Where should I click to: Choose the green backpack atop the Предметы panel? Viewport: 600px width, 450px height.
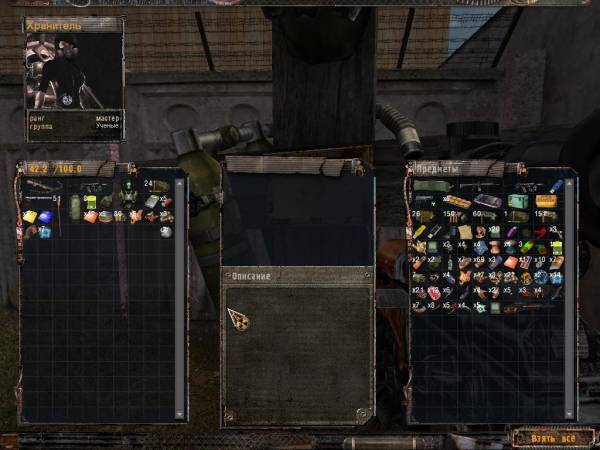430,186
